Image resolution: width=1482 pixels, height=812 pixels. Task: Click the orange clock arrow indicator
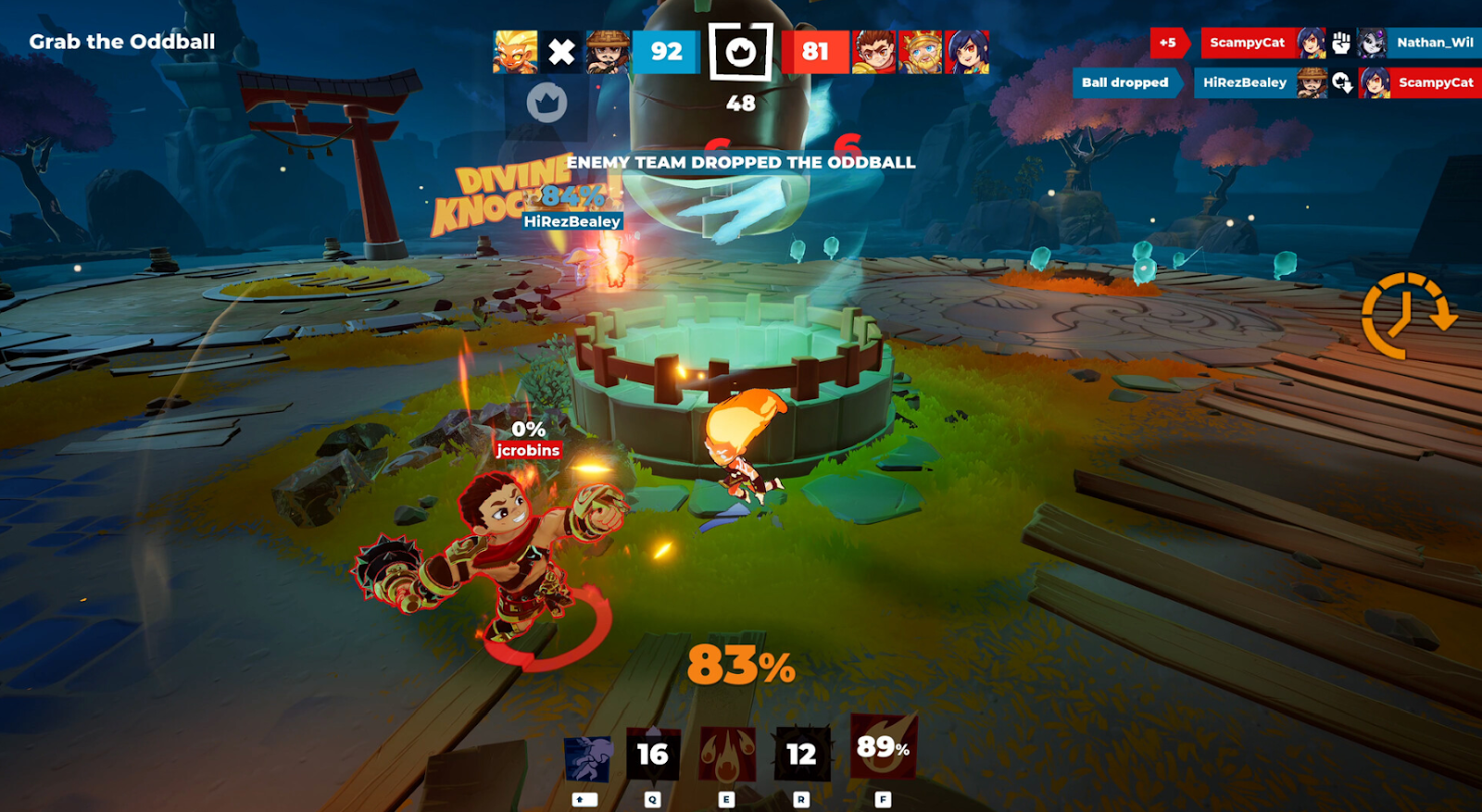tap(1407, 316)
